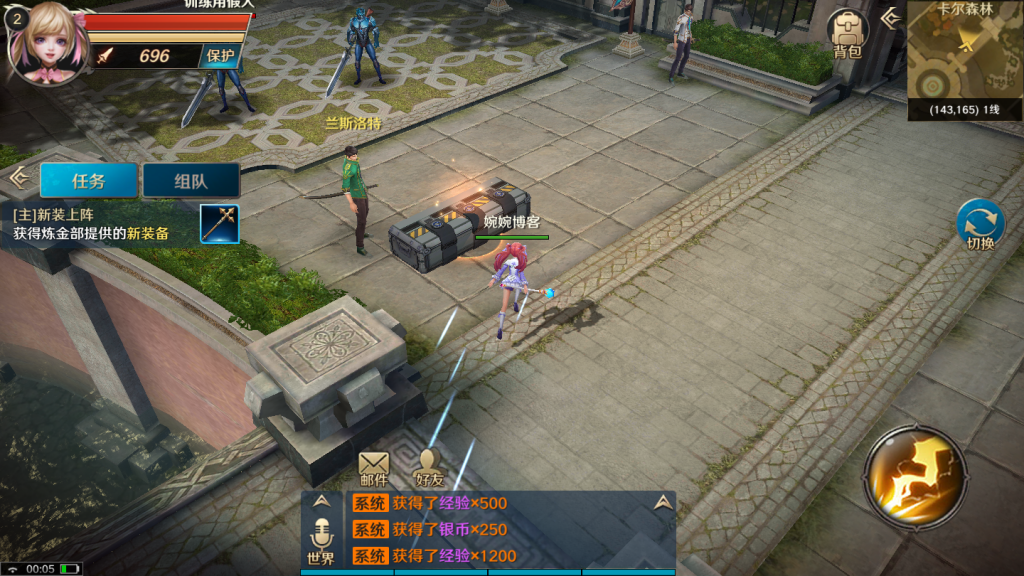Open the 邮件 mail icon
The height and width of the screenshot is (576, 1024).
point(374,467)
